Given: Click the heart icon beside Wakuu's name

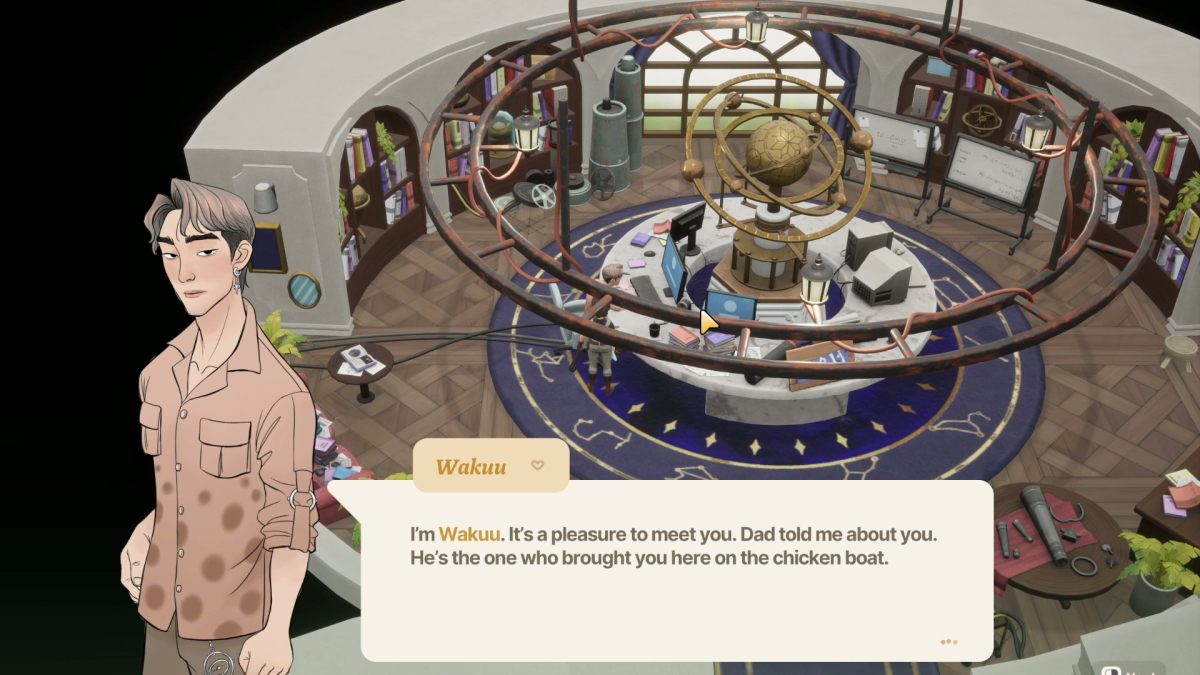Looking at the screenshot, I should tap(537, 465).
